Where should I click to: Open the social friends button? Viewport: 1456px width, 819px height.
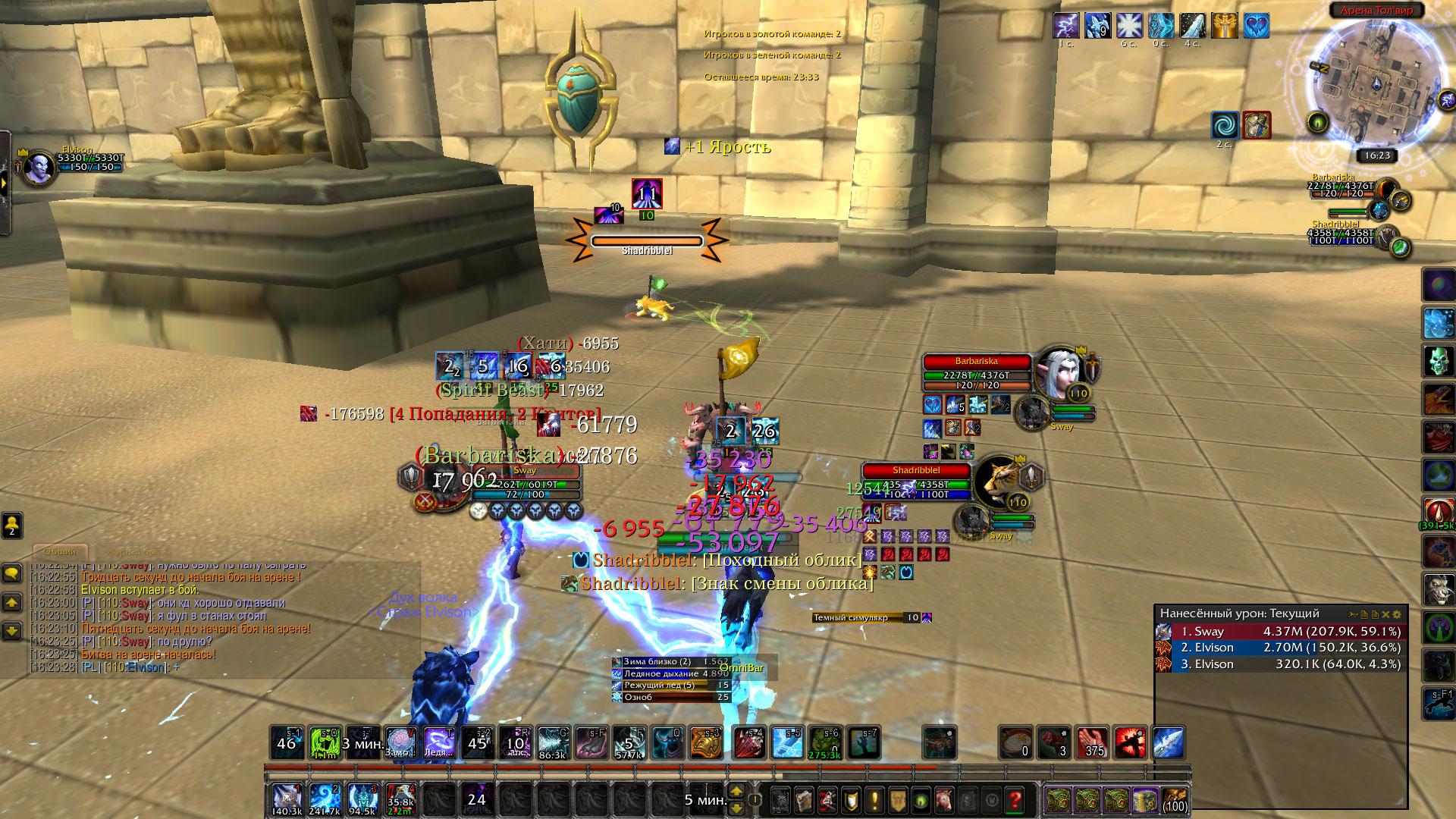click(12, 524)
